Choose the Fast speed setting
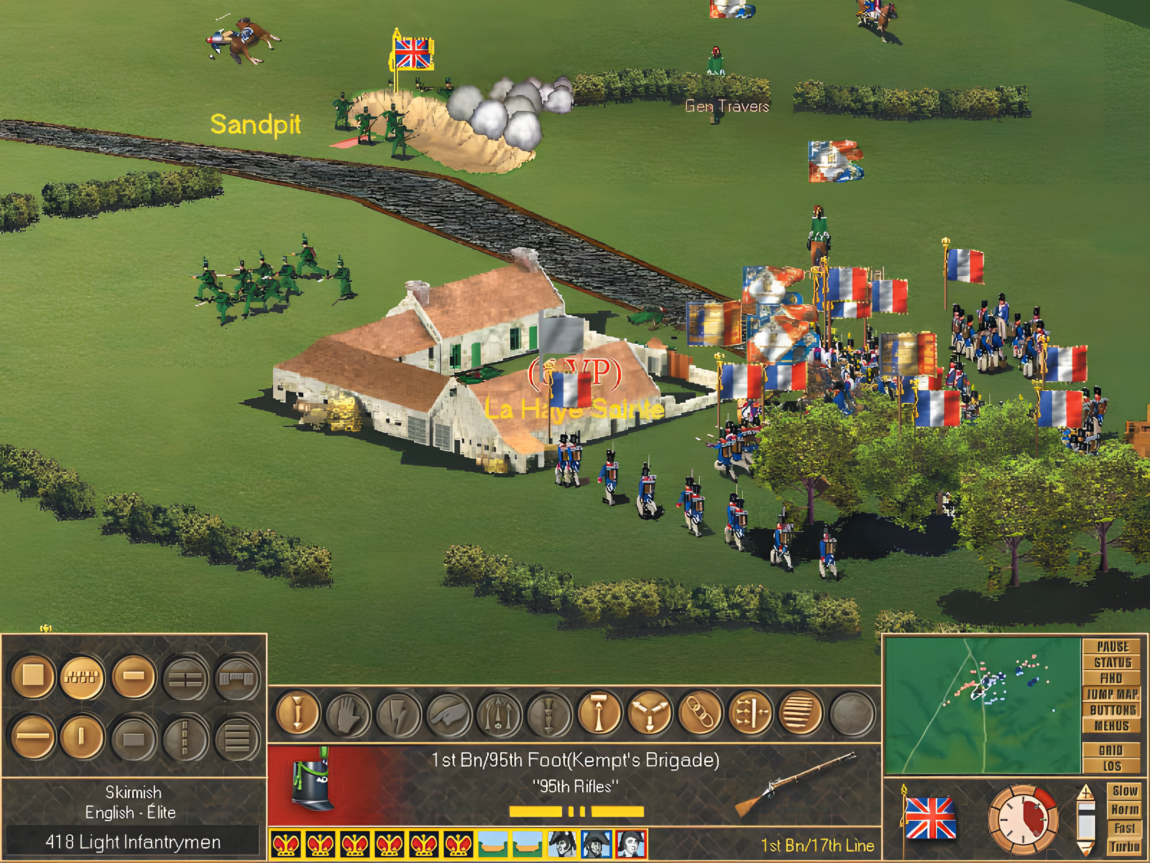This screenshot has height=863, width=1150. coord(1124,828)
